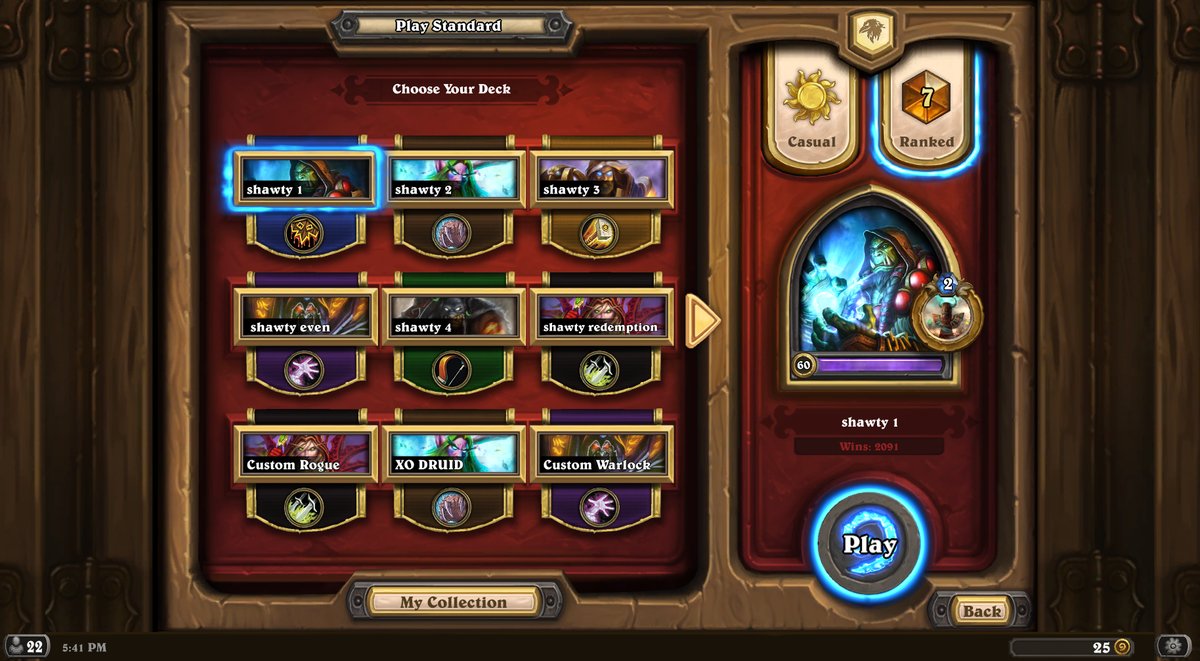Select the shawty redemption deck
This screenshot has width=1200, height=661.
click(601, 317)
